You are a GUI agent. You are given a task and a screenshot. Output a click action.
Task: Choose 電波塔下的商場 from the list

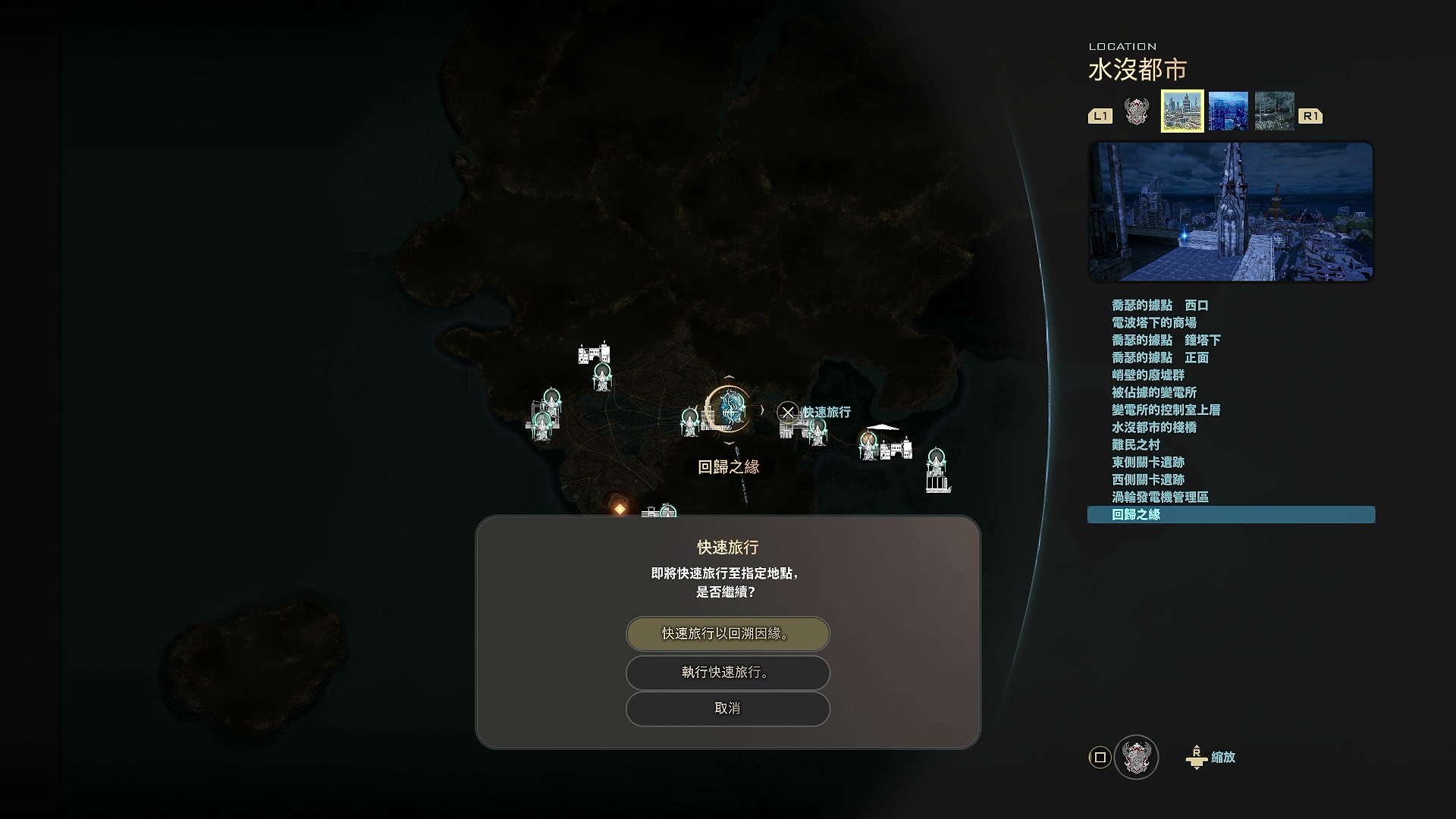click(1154, 323)
